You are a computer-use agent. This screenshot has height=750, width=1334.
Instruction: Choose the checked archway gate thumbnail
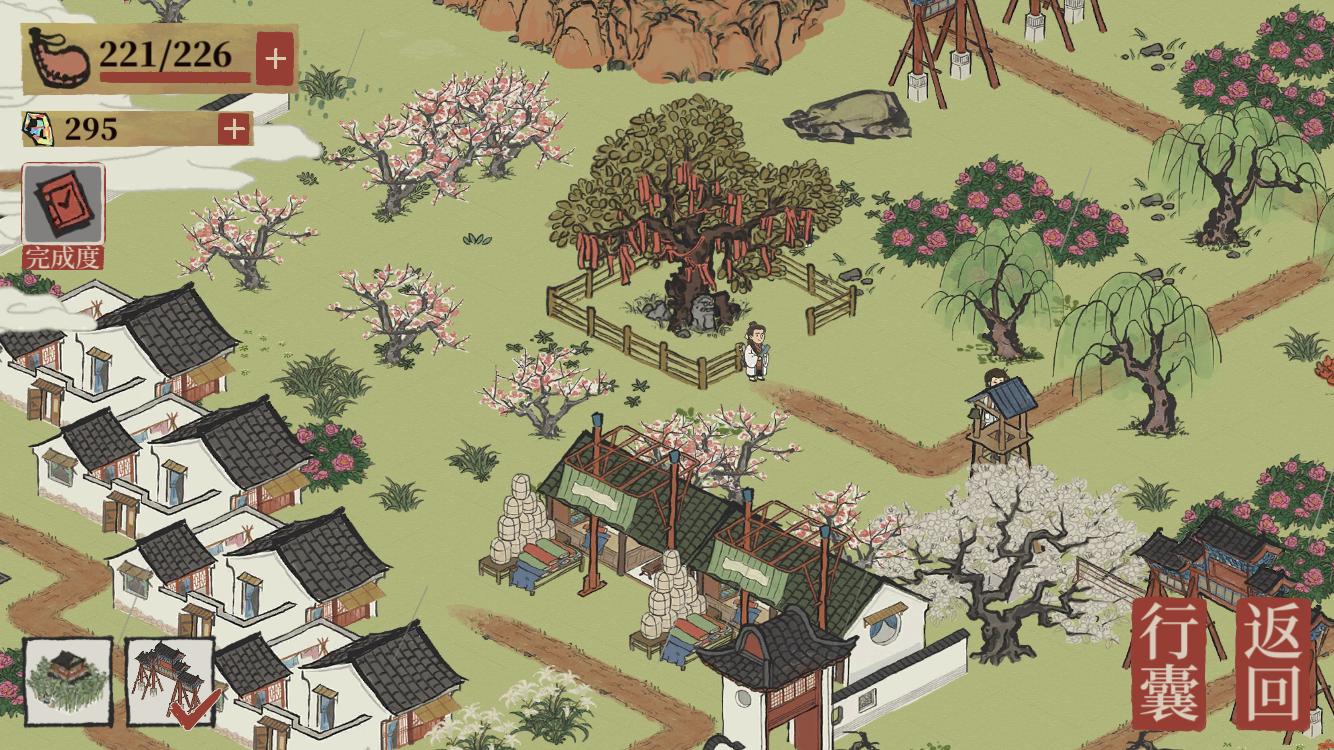170,681
